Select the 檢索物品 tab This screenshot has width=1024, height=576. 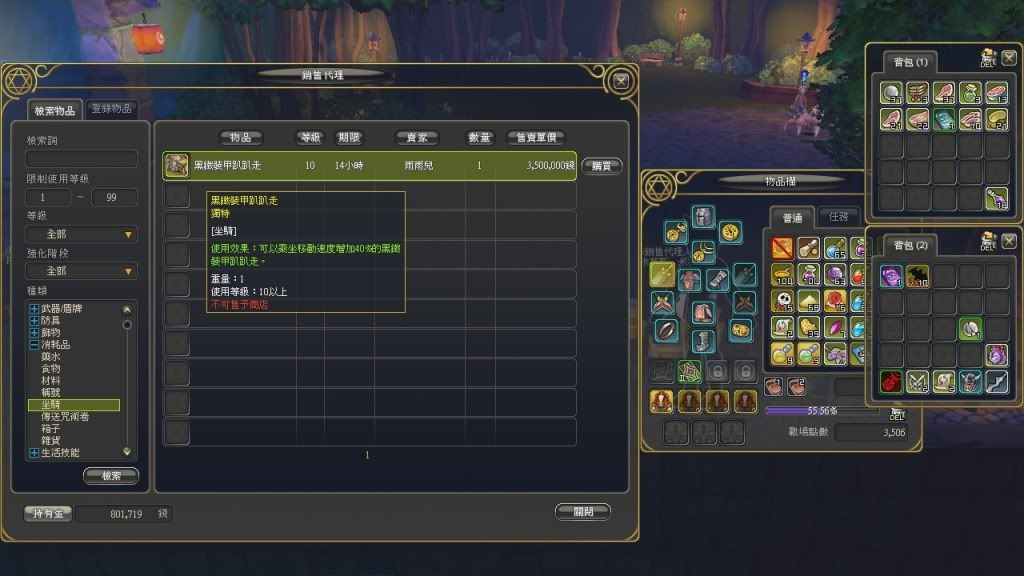coord(54,110)
